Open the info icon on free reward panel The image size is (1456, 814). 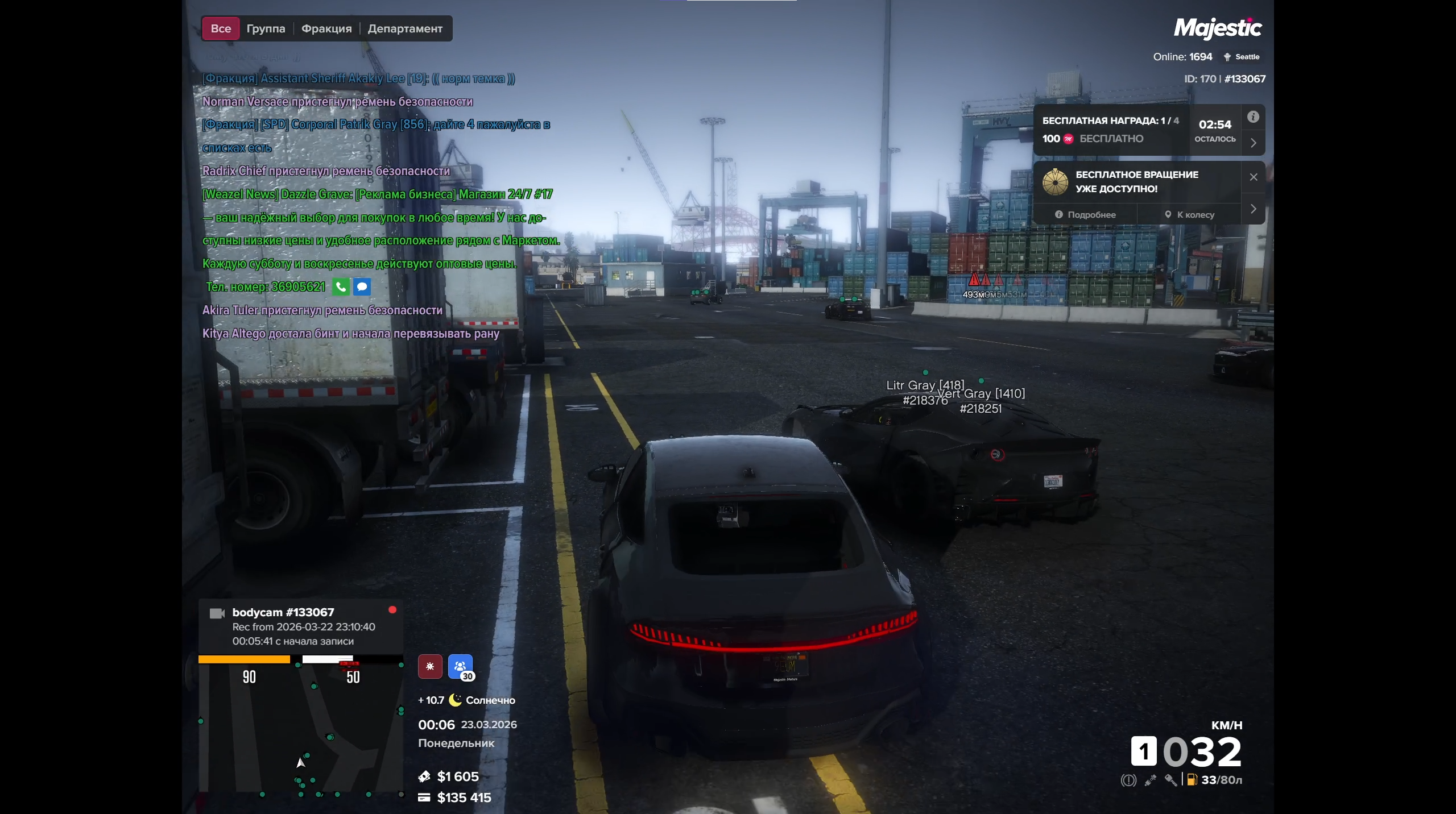point(1253,117)
